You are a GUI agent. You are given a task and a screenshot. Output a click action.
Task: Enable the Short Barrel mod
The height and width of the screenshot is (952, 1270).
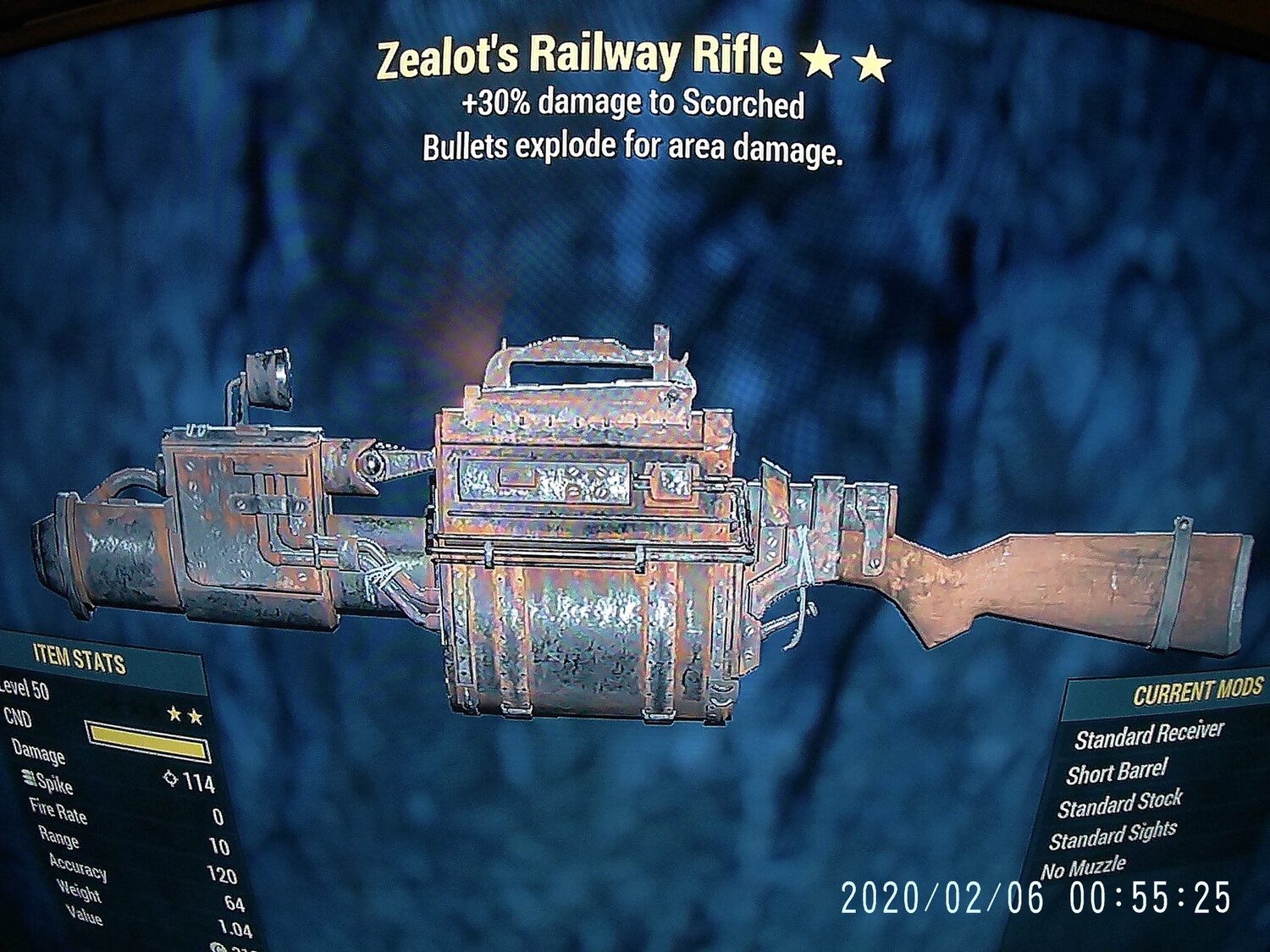1114,774
